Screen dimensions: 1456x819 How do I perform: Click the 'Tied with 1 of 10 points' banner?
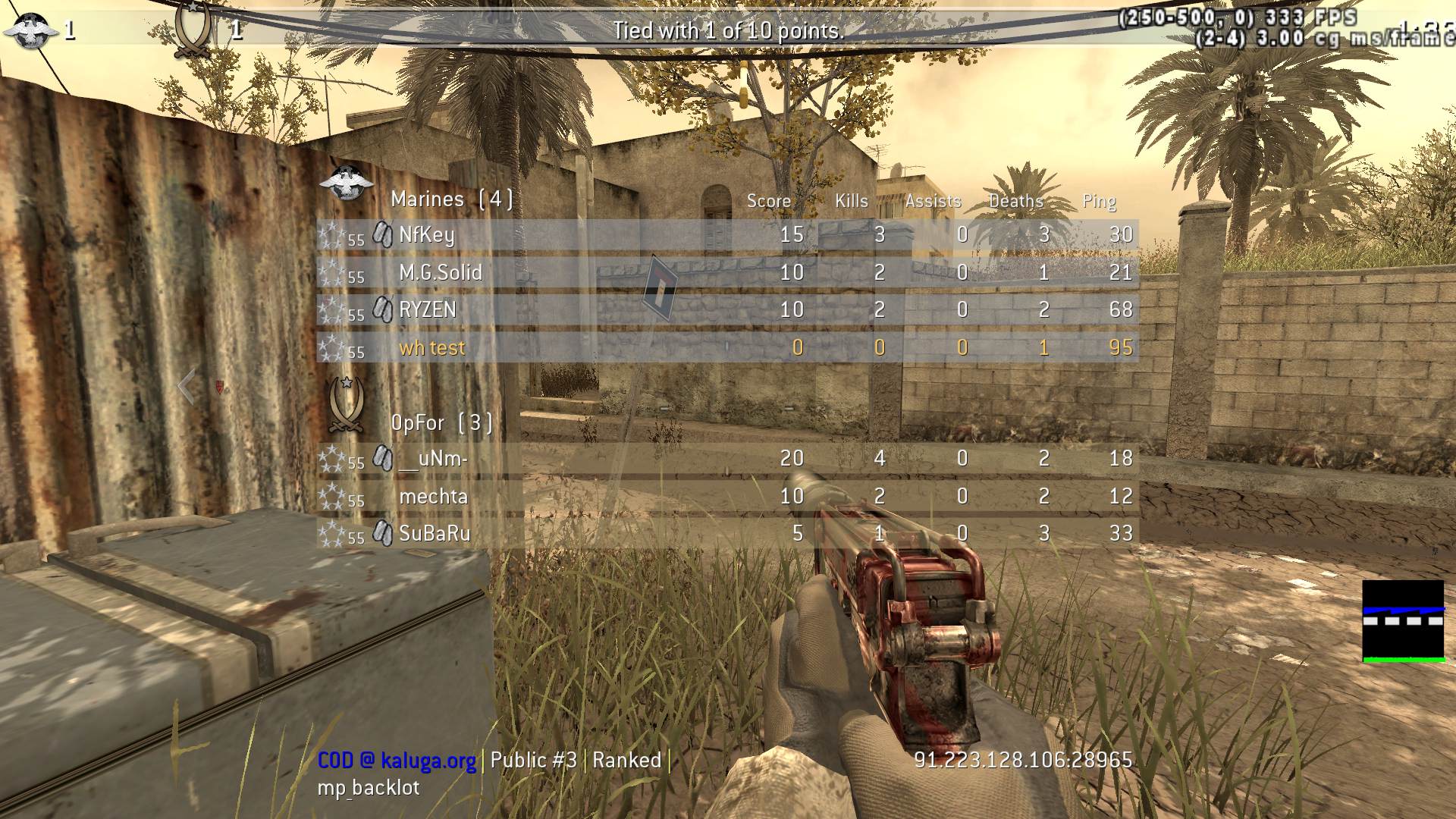click(728, 32)
